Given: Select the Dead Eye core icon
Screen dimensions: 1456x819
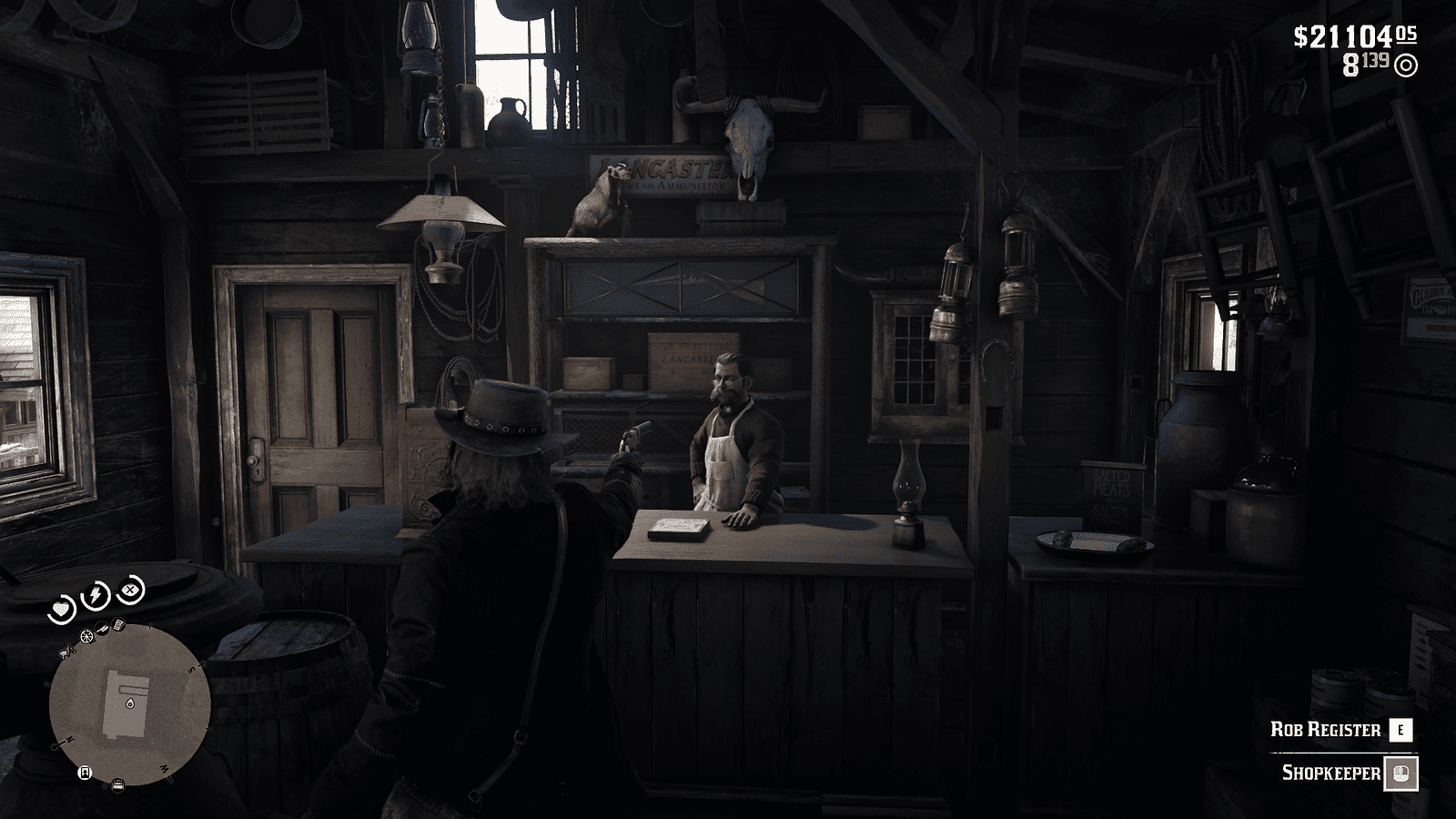Looking at the screenshot, I should pyautogui.click(x=129, y=590).
